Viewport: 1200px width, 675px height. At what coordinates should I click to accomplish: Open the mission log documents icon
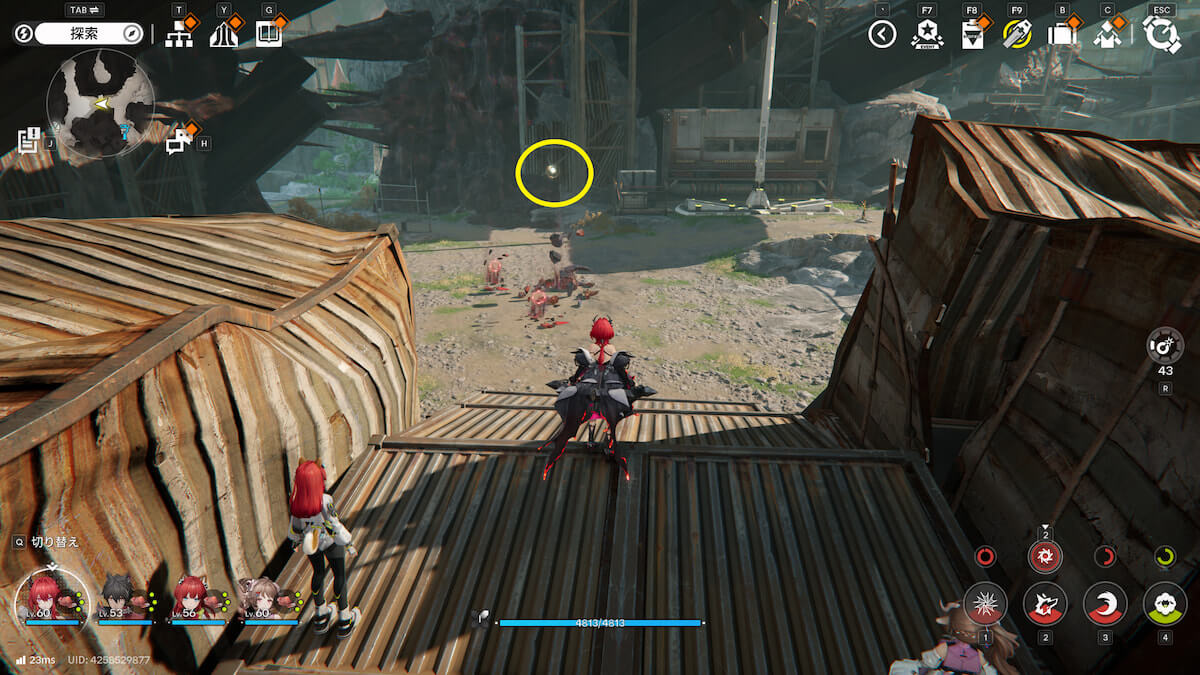coord(29,140)
